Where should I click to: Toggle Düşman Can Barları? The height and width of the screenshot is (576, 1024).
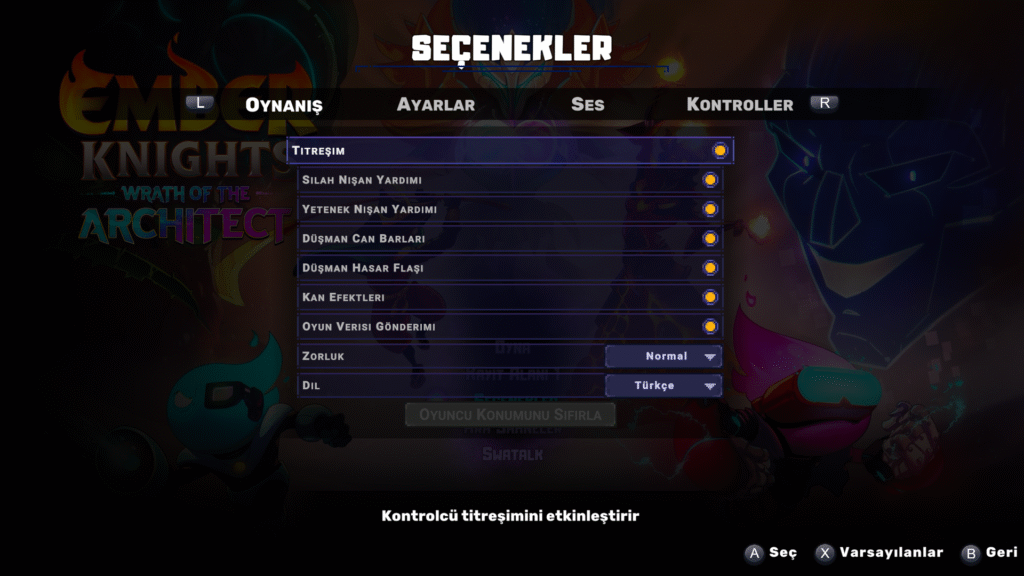point(710,239)
